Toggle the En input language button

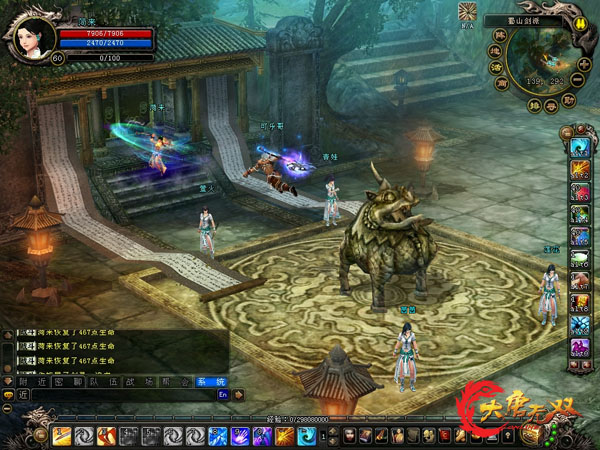[223, 395]
